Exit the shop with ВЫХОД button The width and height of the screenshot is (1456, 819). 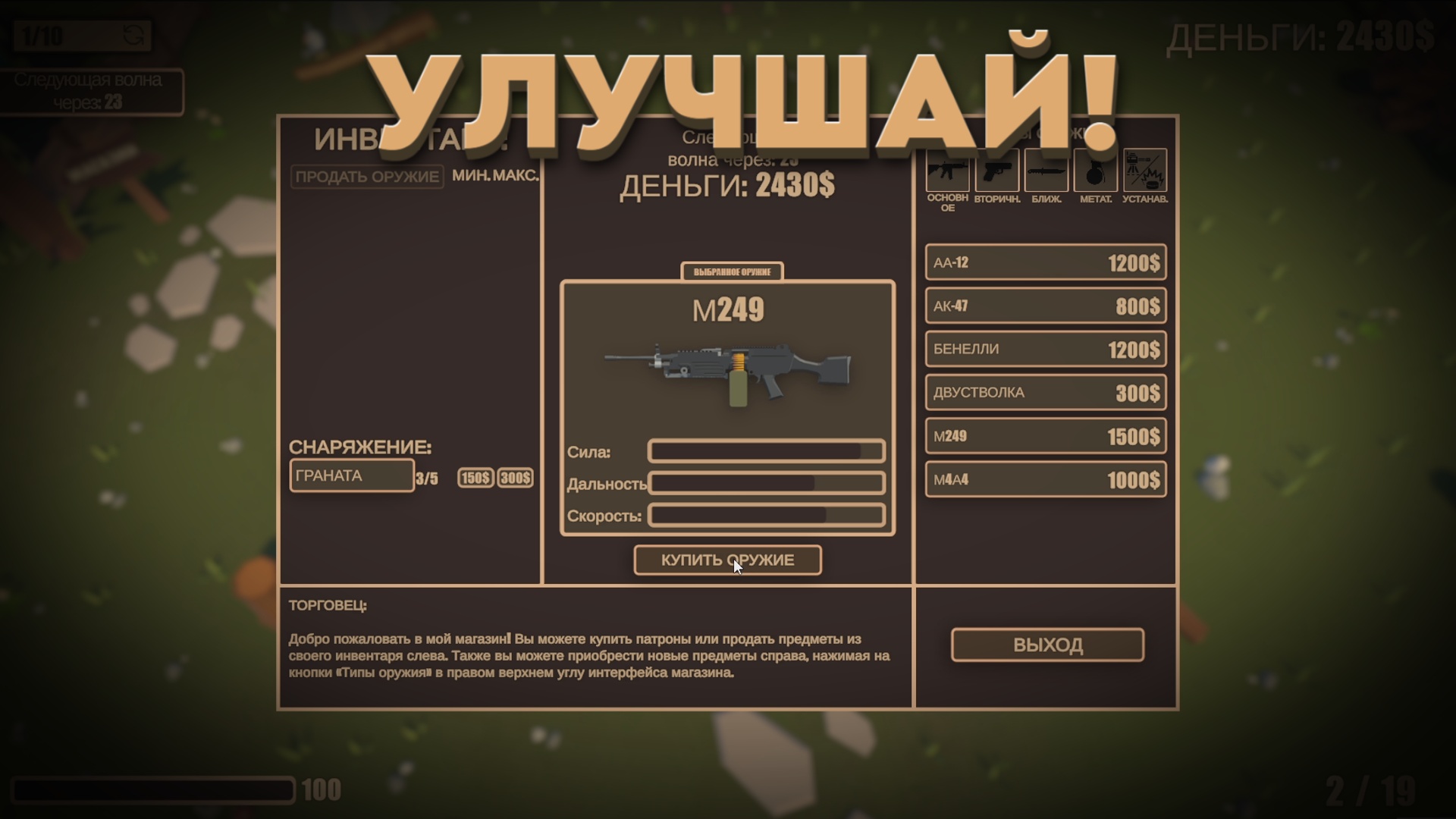pyautogui.click(x=1046, y=644)
